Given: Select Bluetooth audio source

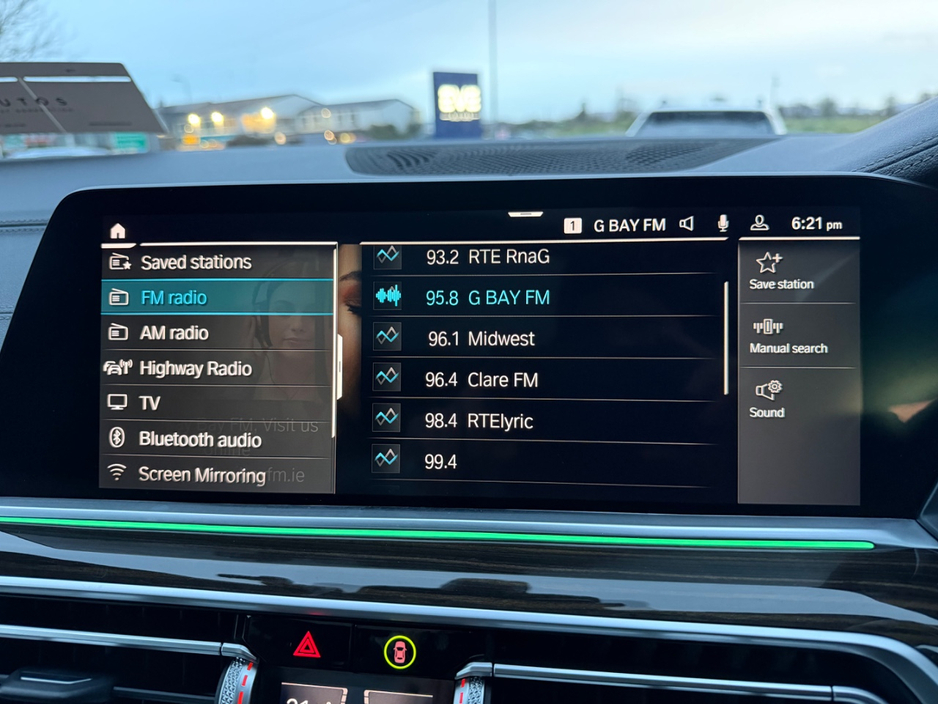Looking at the screenshot, I should pyautogui.click(x=199, y=439).
